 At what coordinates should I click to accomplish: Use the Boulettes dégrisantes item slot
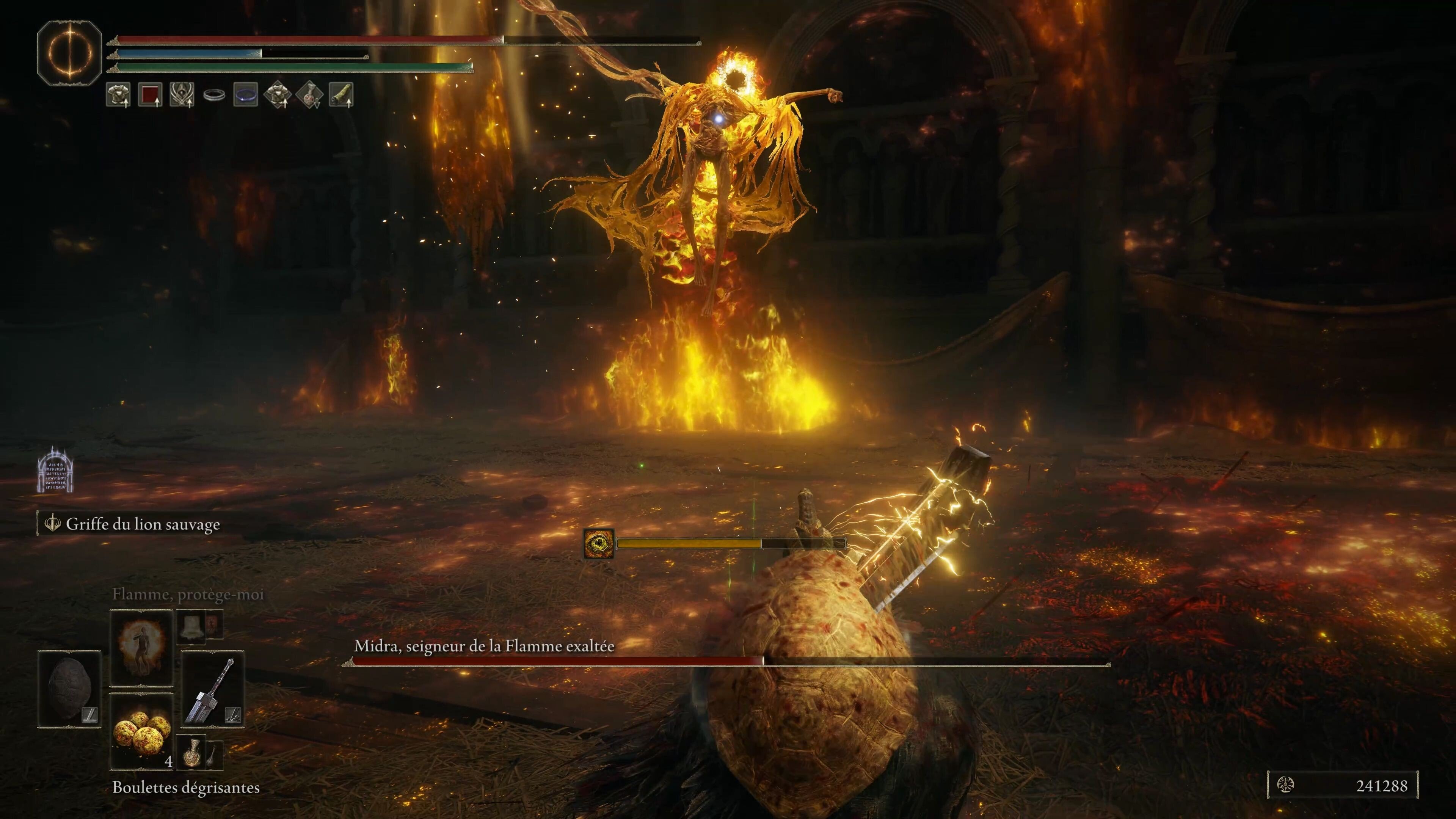(141, 731)
